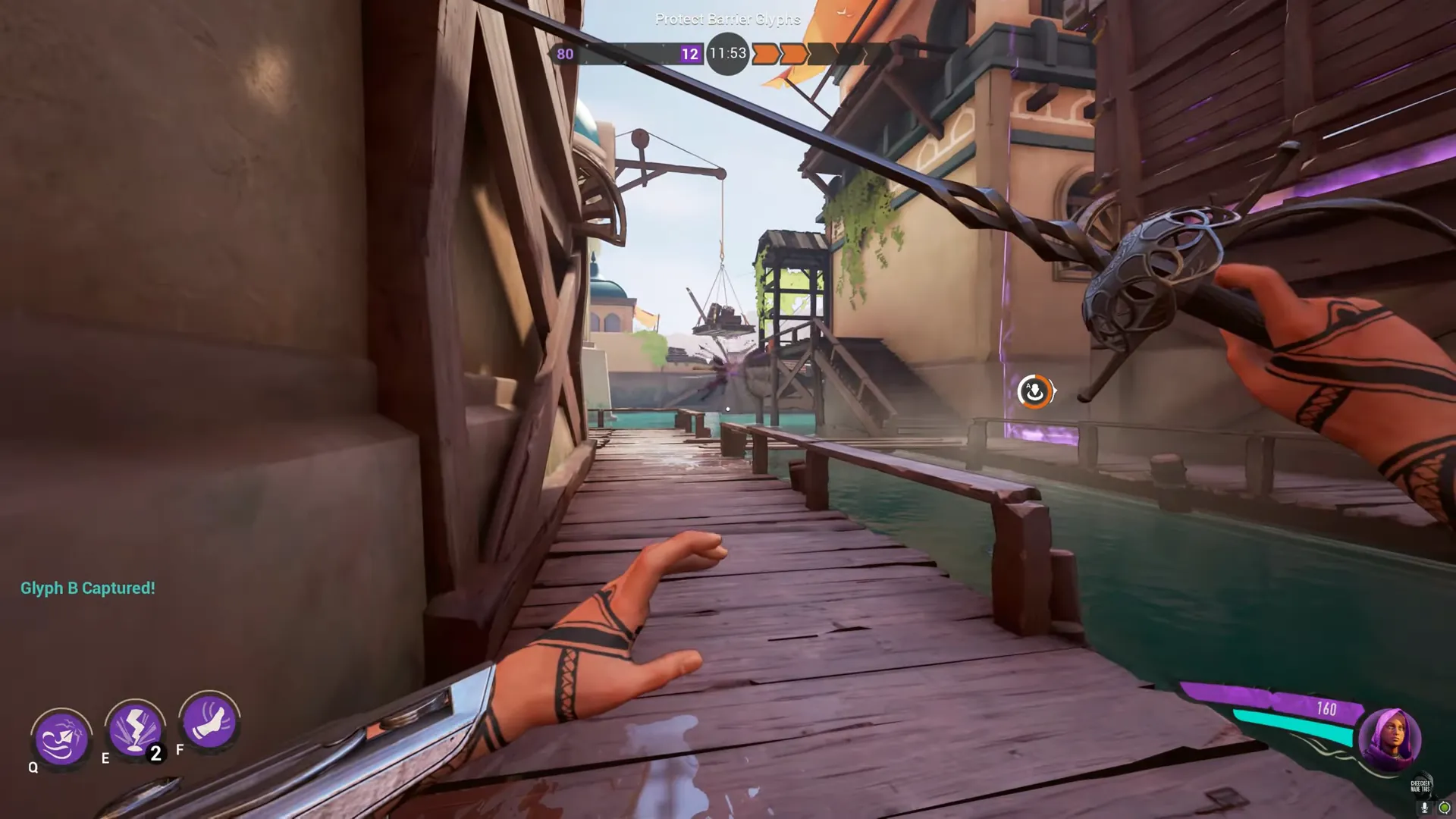Click the round match timer showing 11:53
This screenshot has height=819, width=1456.
tap(726, 53)
